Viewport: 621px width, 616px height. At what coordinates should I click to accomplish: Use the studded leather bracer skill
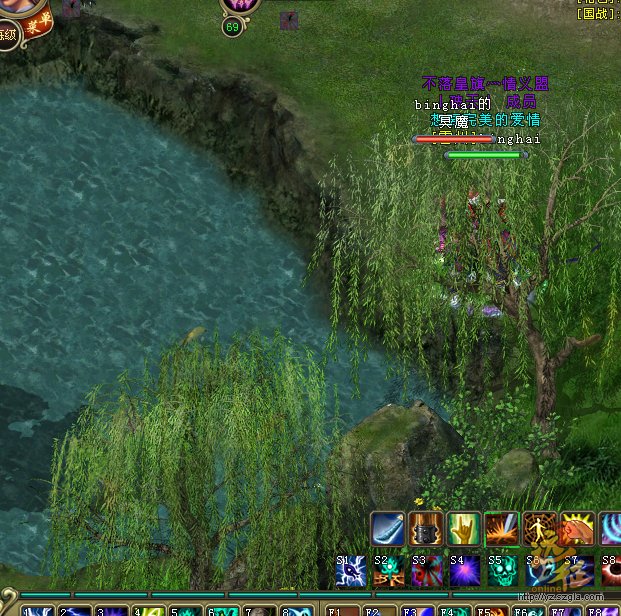(425, 529)
